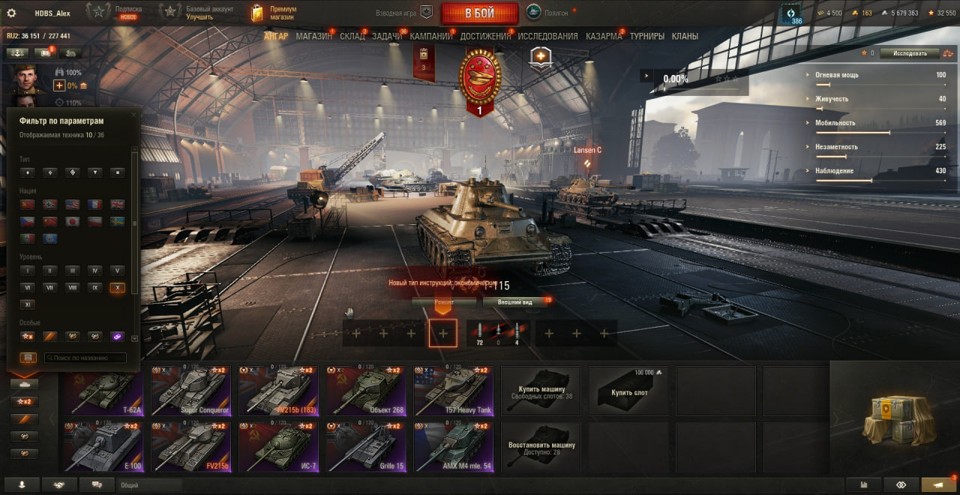This screenshot has height=495, width=960.
Task: Start a battle with the В БОЙ button
Action: (478, 13)
